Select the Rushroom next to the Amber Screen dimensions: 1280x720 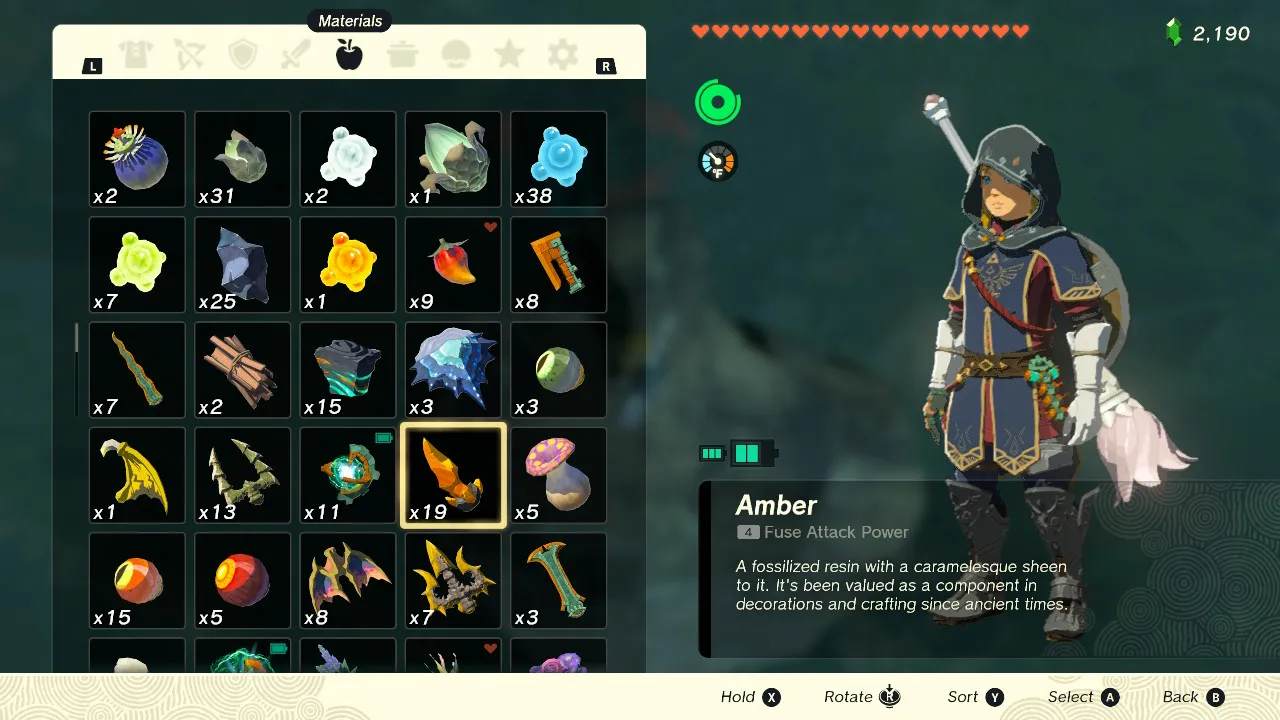(557, 475)
